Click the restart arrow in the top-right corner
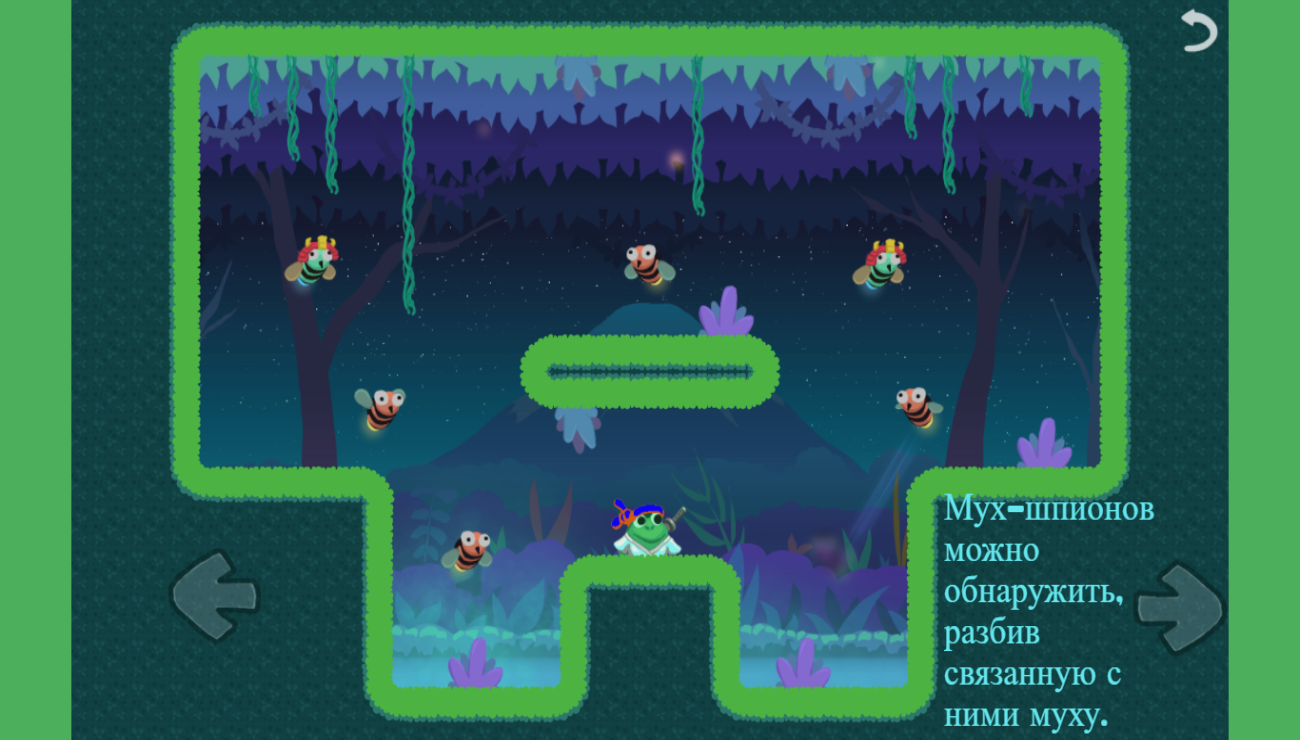The image size is (1300, 740). point(1199,31)
